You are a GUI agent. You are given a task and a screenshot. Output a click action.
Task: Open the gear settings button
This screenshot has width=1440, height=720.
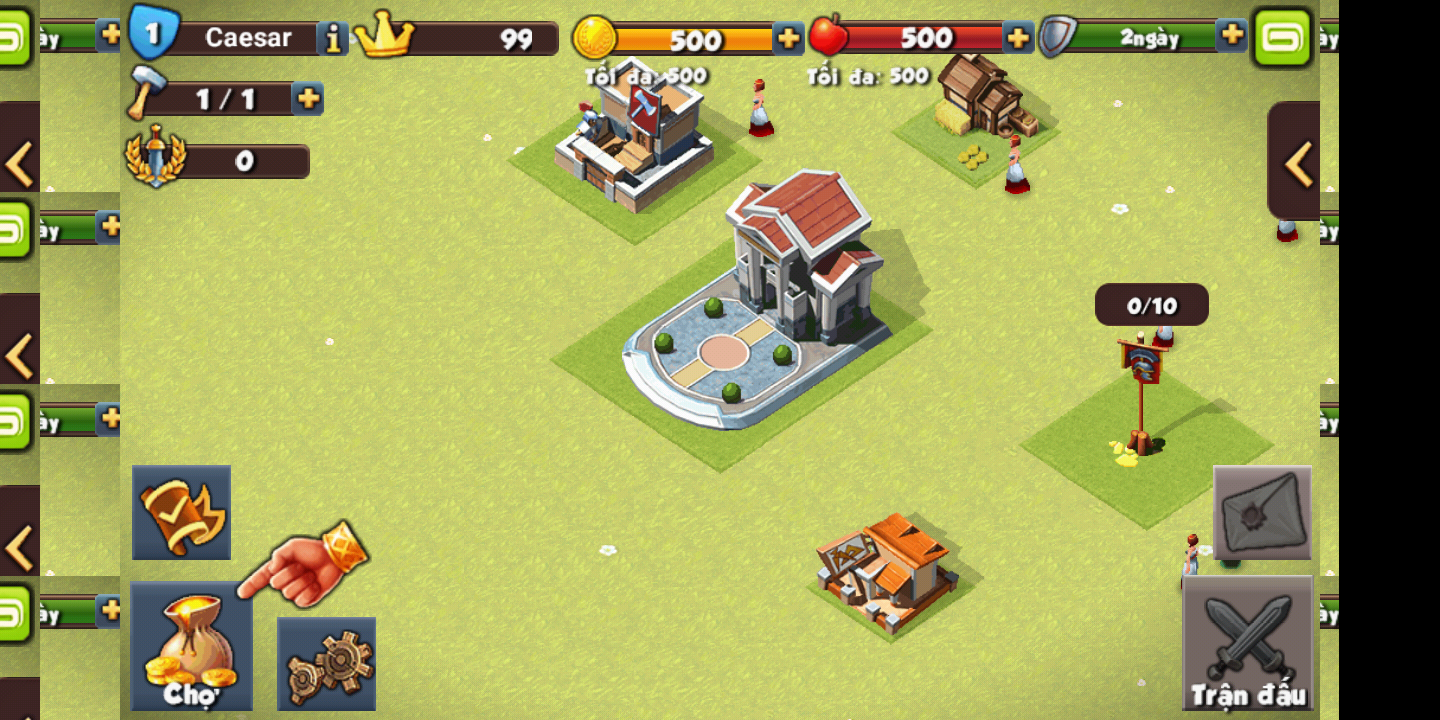pos(326,663)
